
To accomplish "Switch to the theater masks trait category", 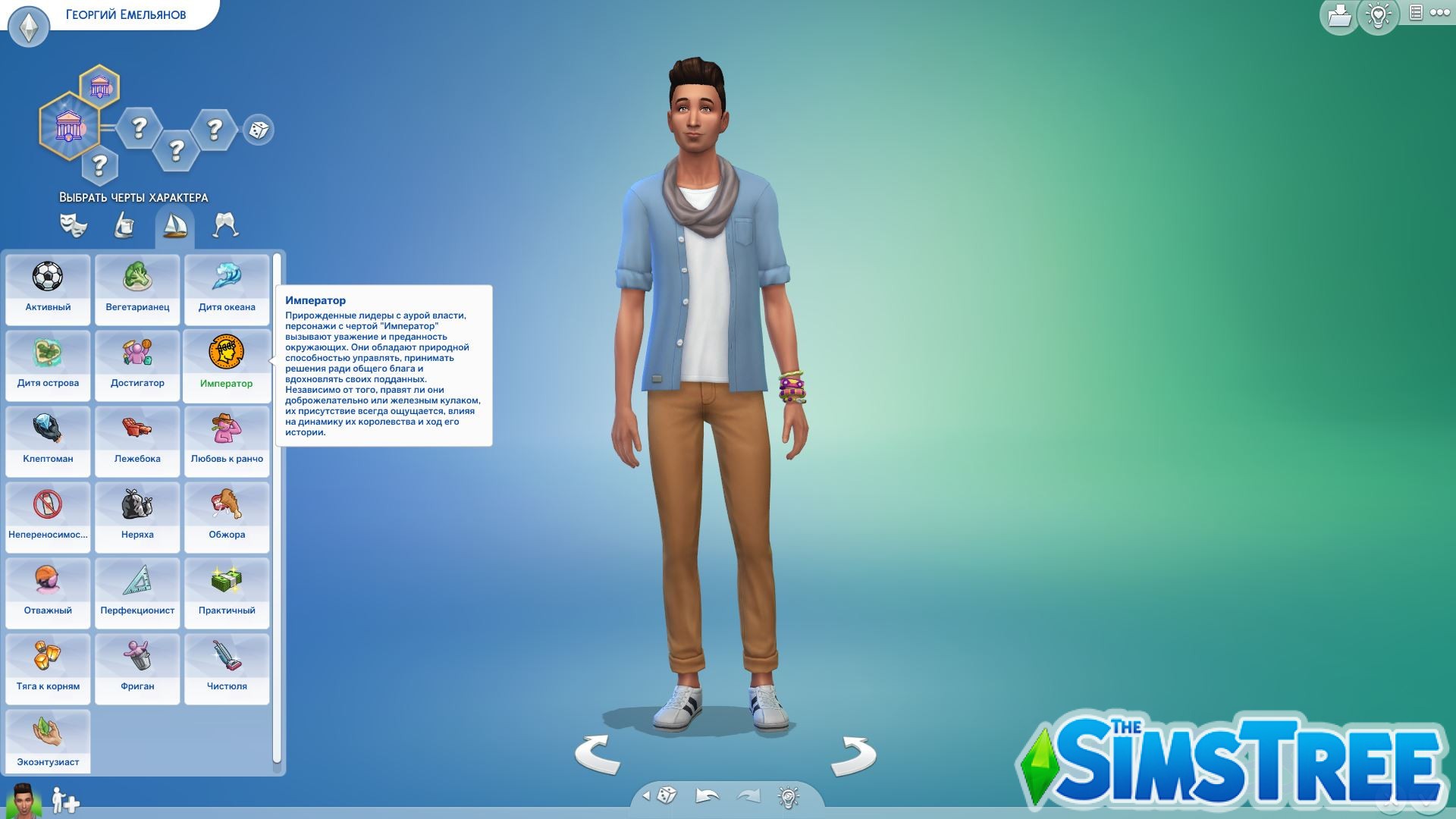I will 73,225.
